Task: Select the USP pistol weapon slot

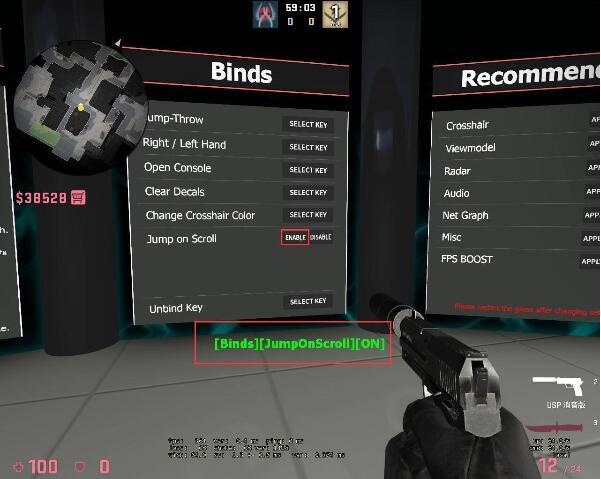Action: (x=559, y=386)
